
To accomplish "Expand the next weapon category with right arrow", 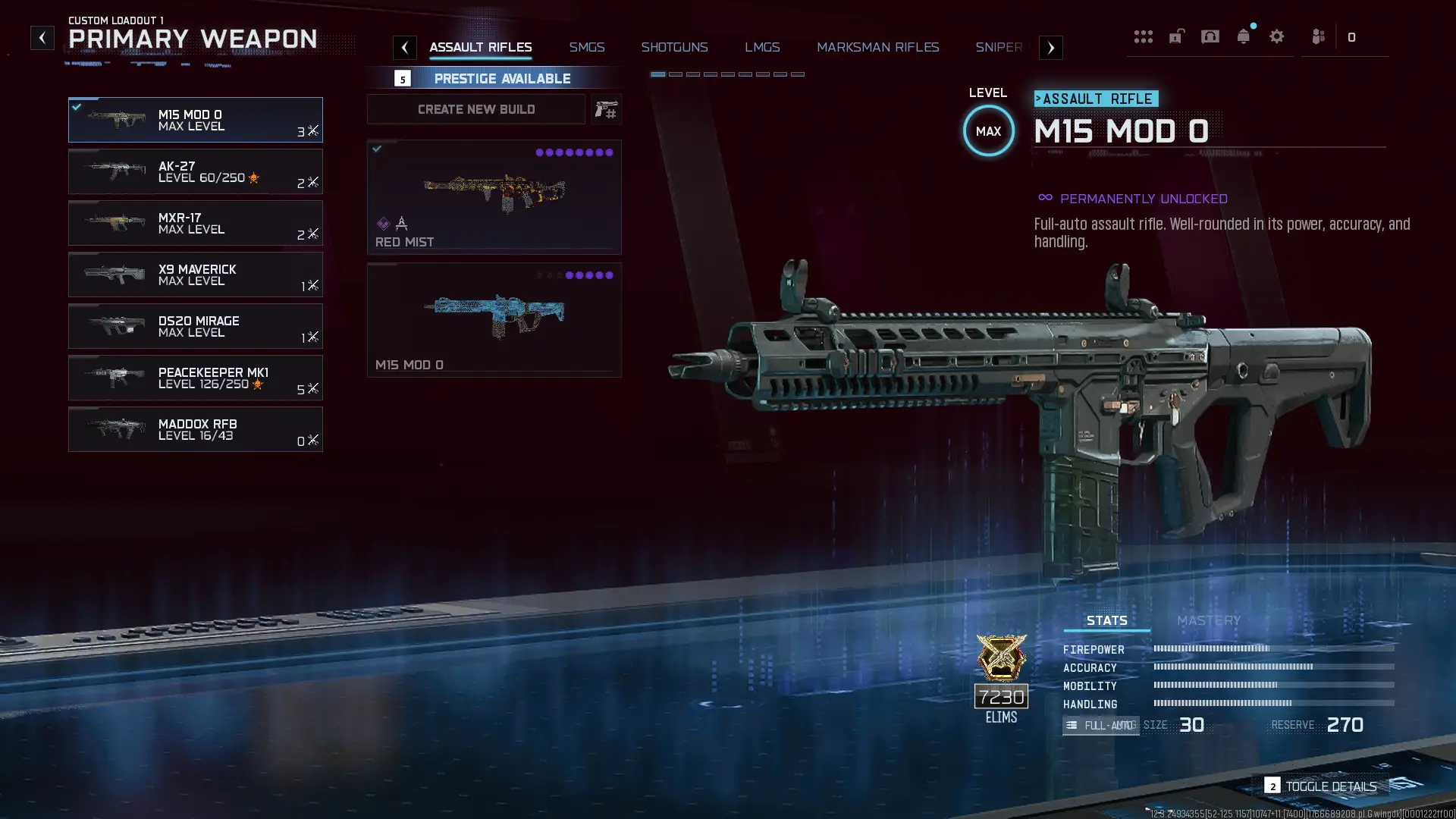I will coord(1050,47).
